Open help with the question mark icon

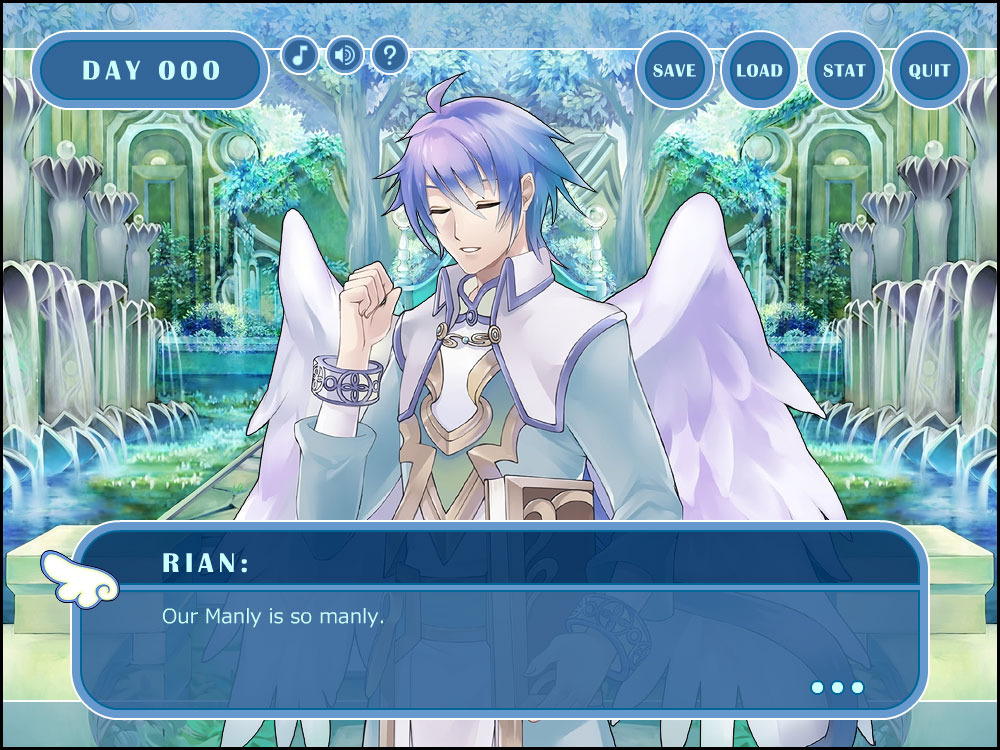point(389,54)
